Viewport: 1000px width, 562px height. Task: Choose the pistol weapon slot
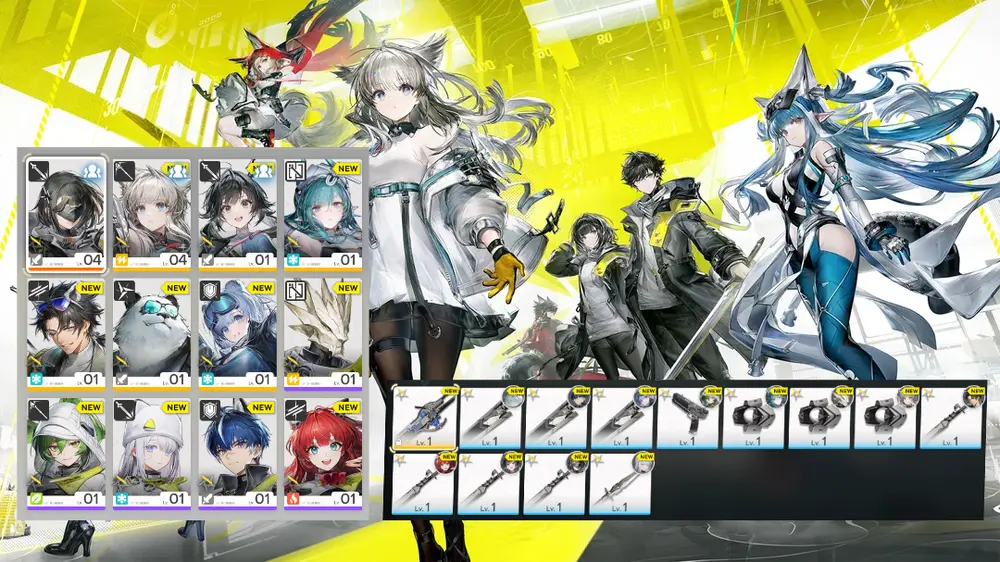(x=687, y=417)
